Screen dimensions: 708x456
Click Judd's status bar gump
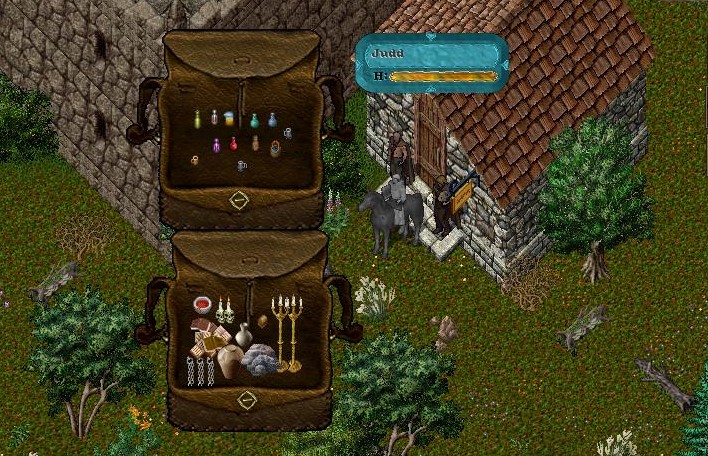[432, 63]
